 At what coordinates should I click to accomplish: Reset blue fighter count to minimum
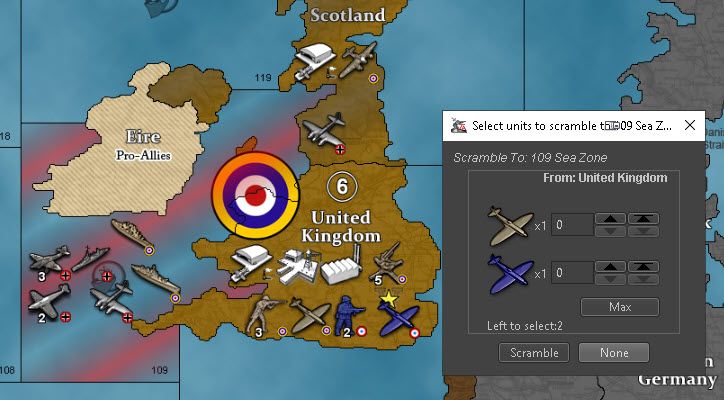click(643, 278)
